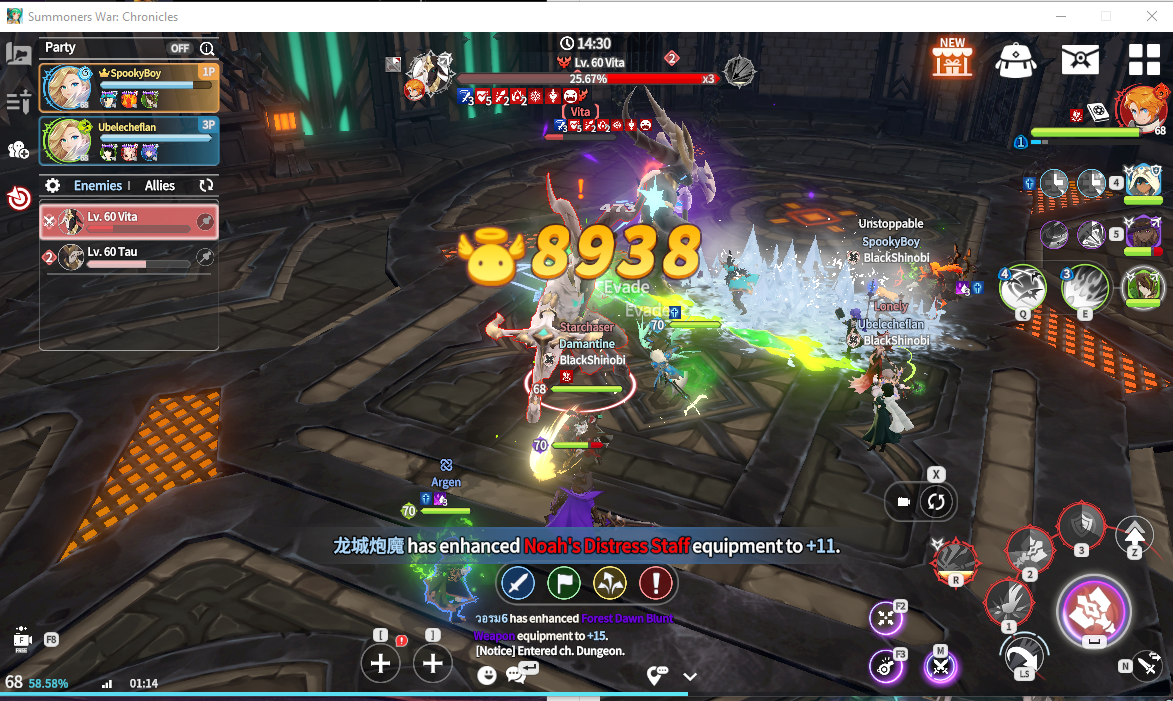Open target list settings gear
1173x701 pixels.
(53, 186)
